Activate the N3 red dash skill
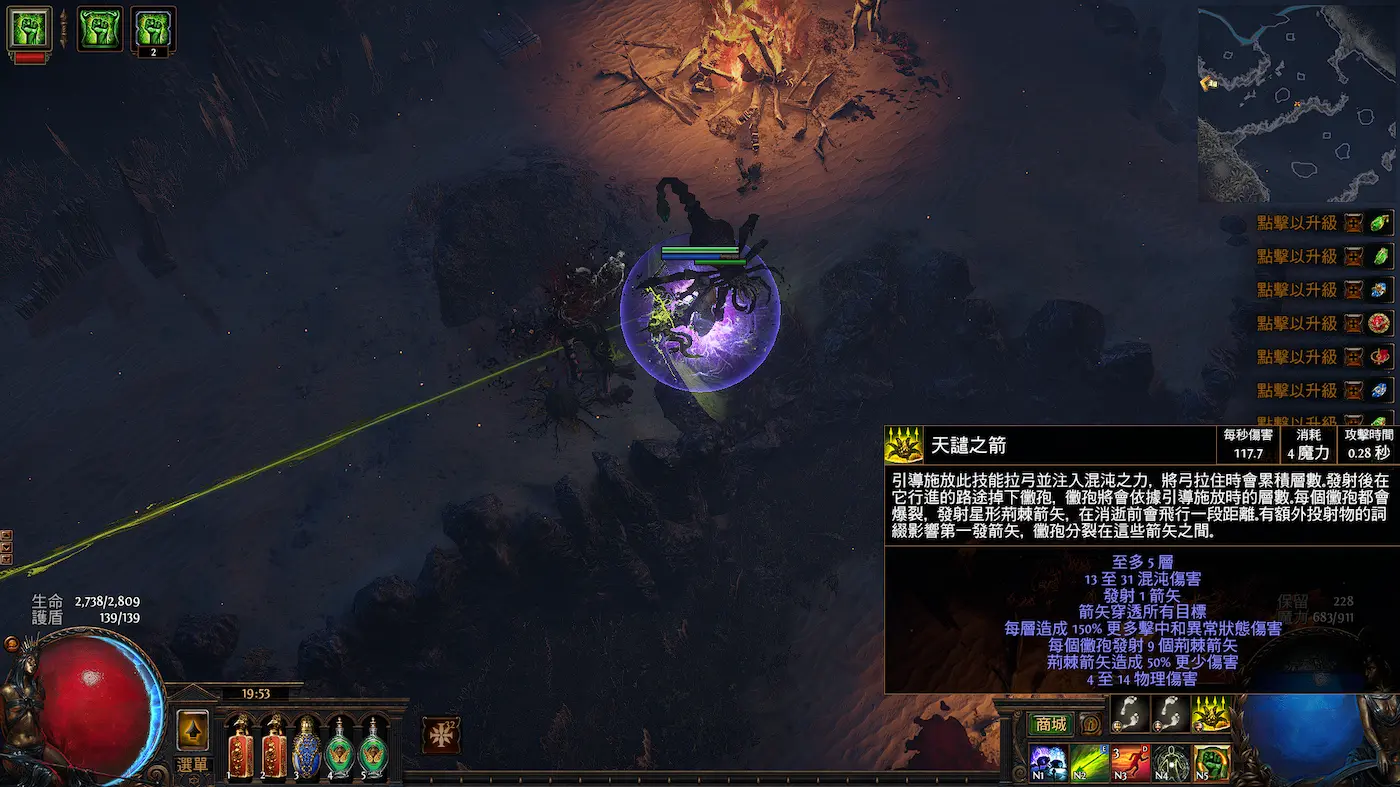The height and width of the screenshot is (787, 1400). [1130, 764]
